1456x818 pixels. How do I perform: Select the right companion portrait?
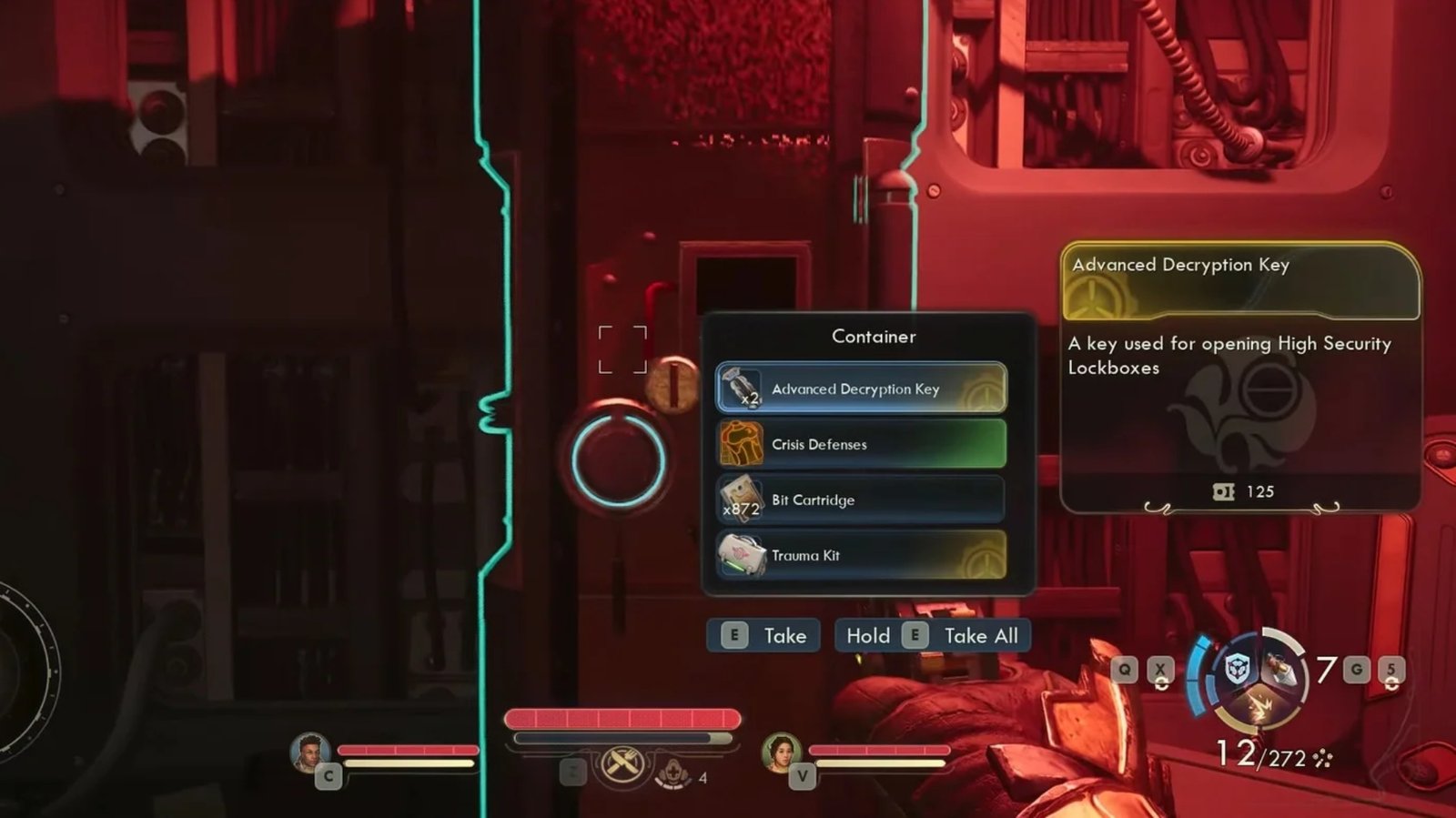(781, 752)
